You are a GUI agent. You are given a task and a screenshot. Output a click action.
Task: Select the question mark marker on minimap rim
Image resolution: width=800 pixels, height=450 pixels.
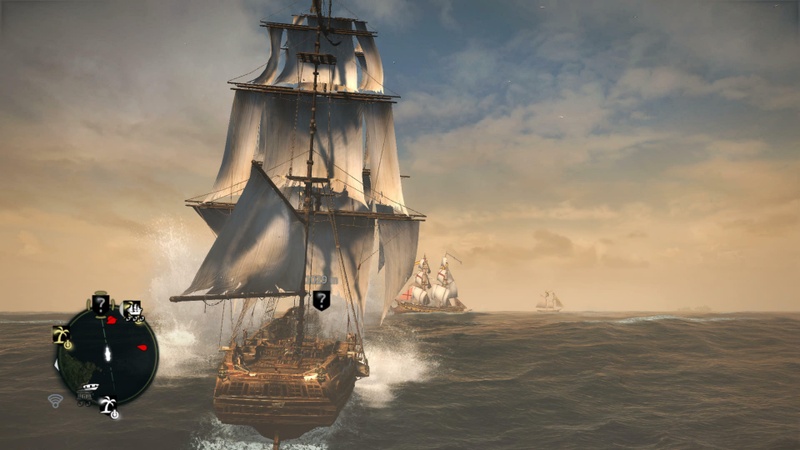coord(100,303)
